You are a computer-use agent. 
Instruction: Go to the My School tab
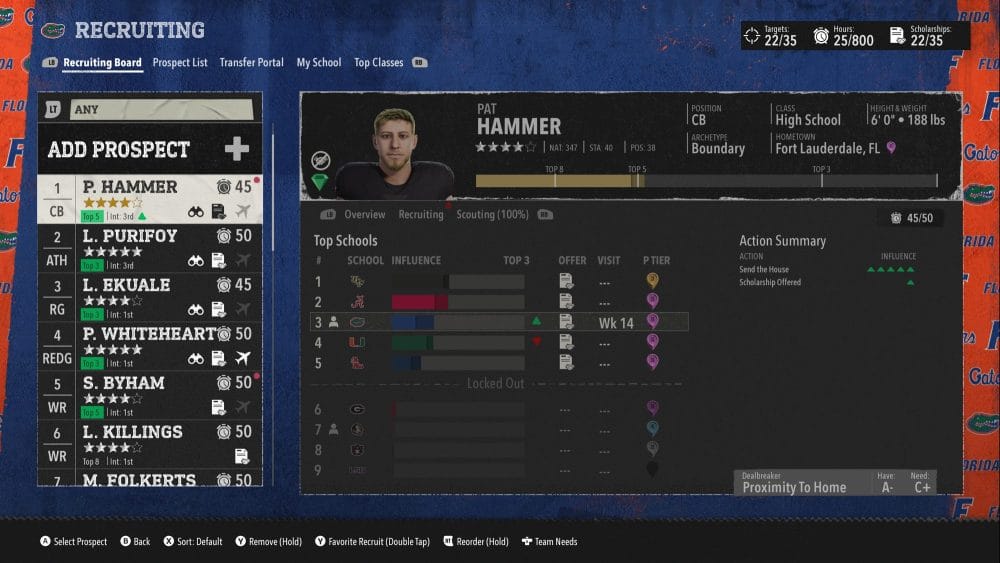pos(318,62)
